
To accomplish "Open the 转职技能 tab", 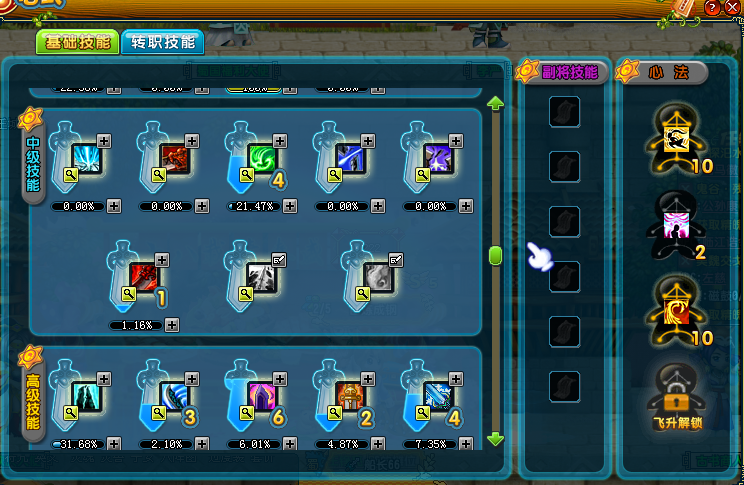I will click(x=162, y=42).
